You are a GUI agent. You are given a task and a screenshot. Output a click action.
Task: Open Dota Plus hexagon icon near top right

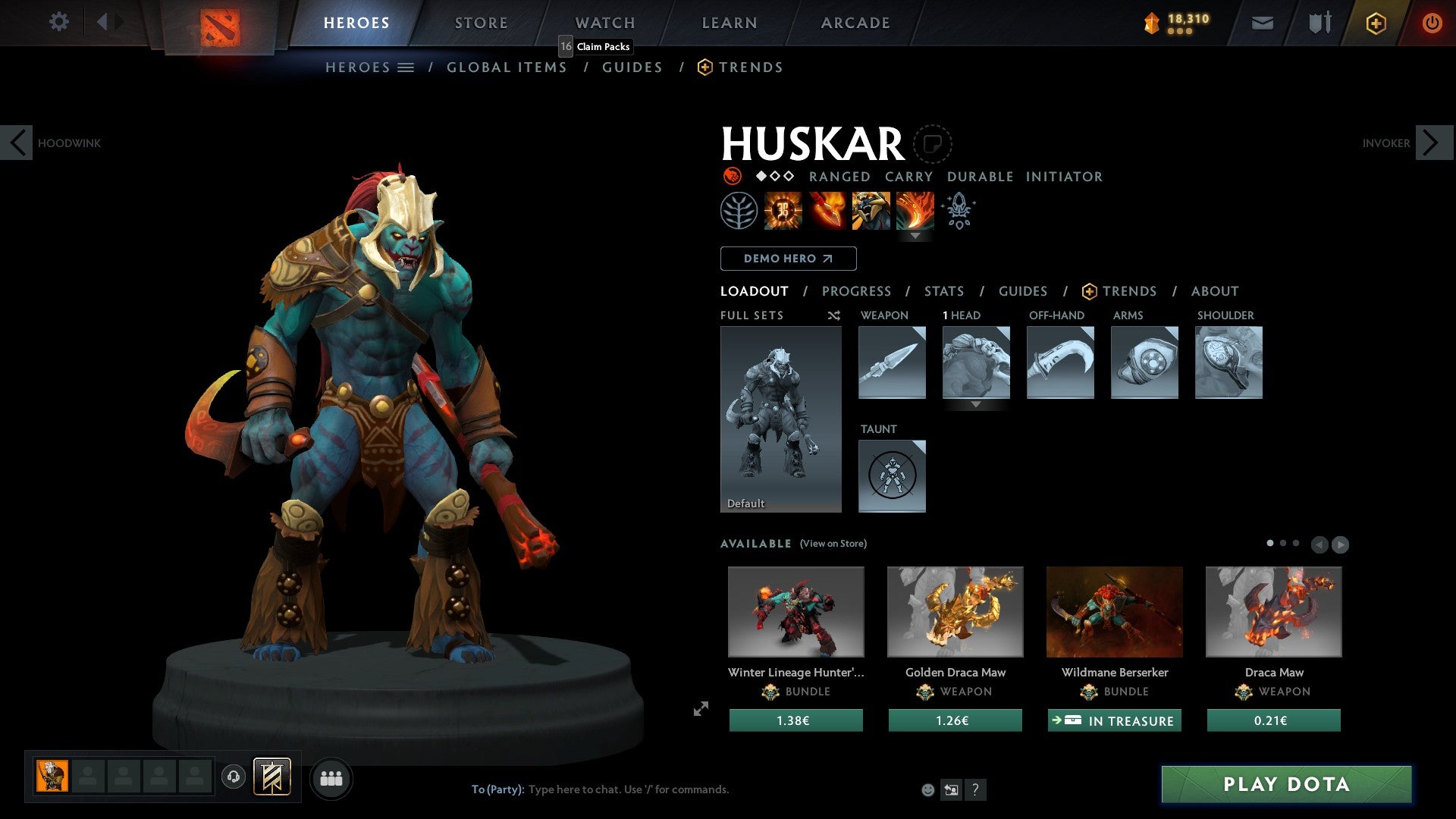[x=1376, y=23]
